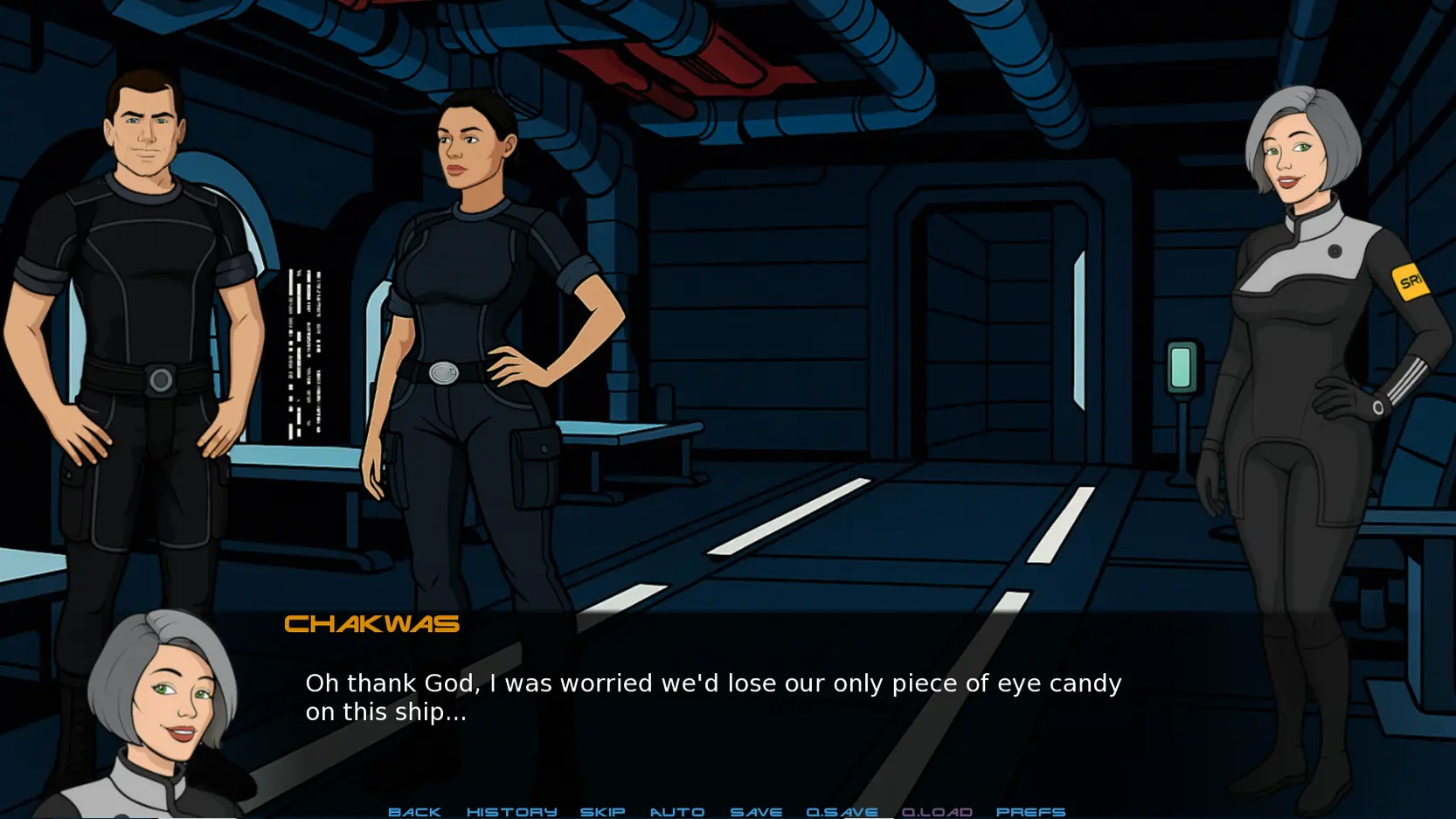Toggle Skip to fast-forward dialogue
The height and width of the screenshot is (819, 1456).
[602, 811]
